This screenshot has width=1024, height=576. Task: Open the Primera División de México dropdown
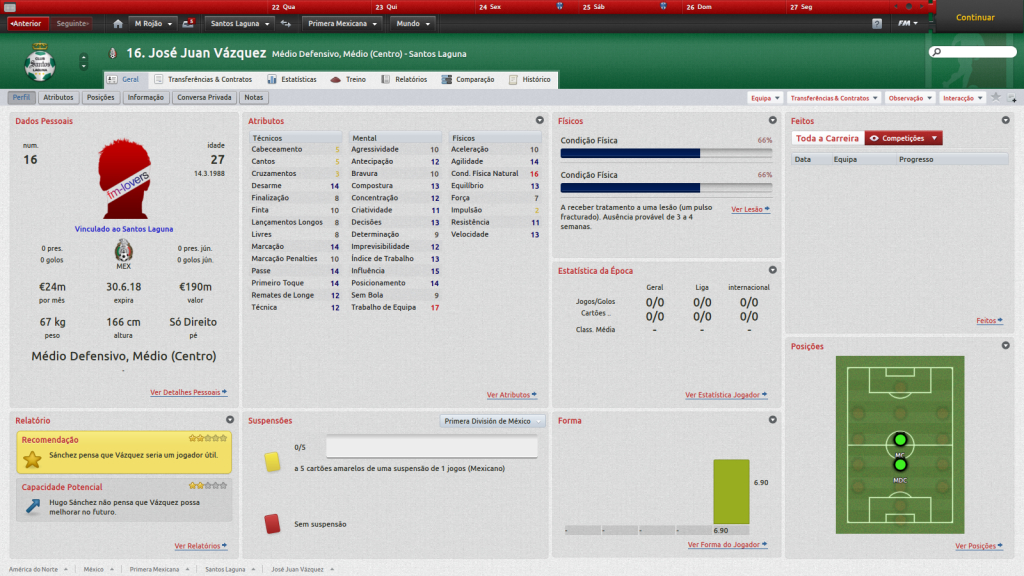(x=492, y=421)
